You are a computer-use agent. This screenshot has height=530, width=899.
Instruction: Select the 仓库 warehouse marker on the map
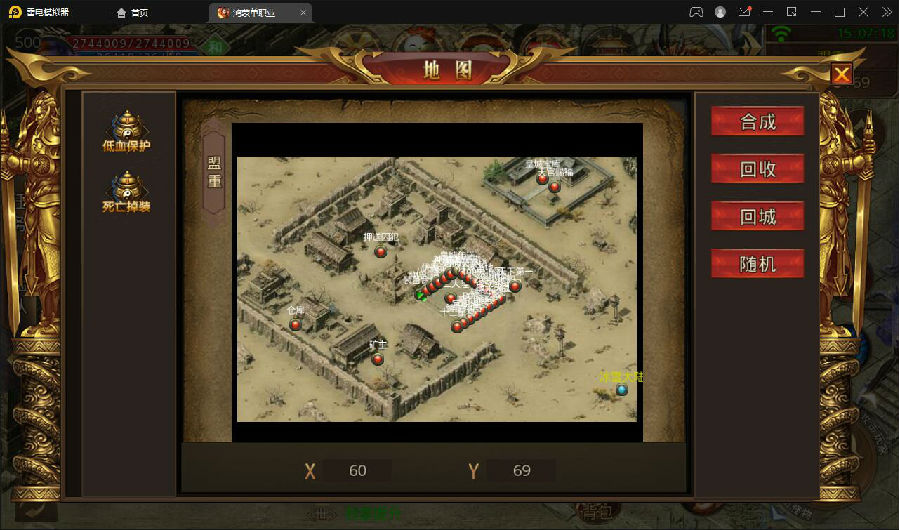tap(296, 324)
